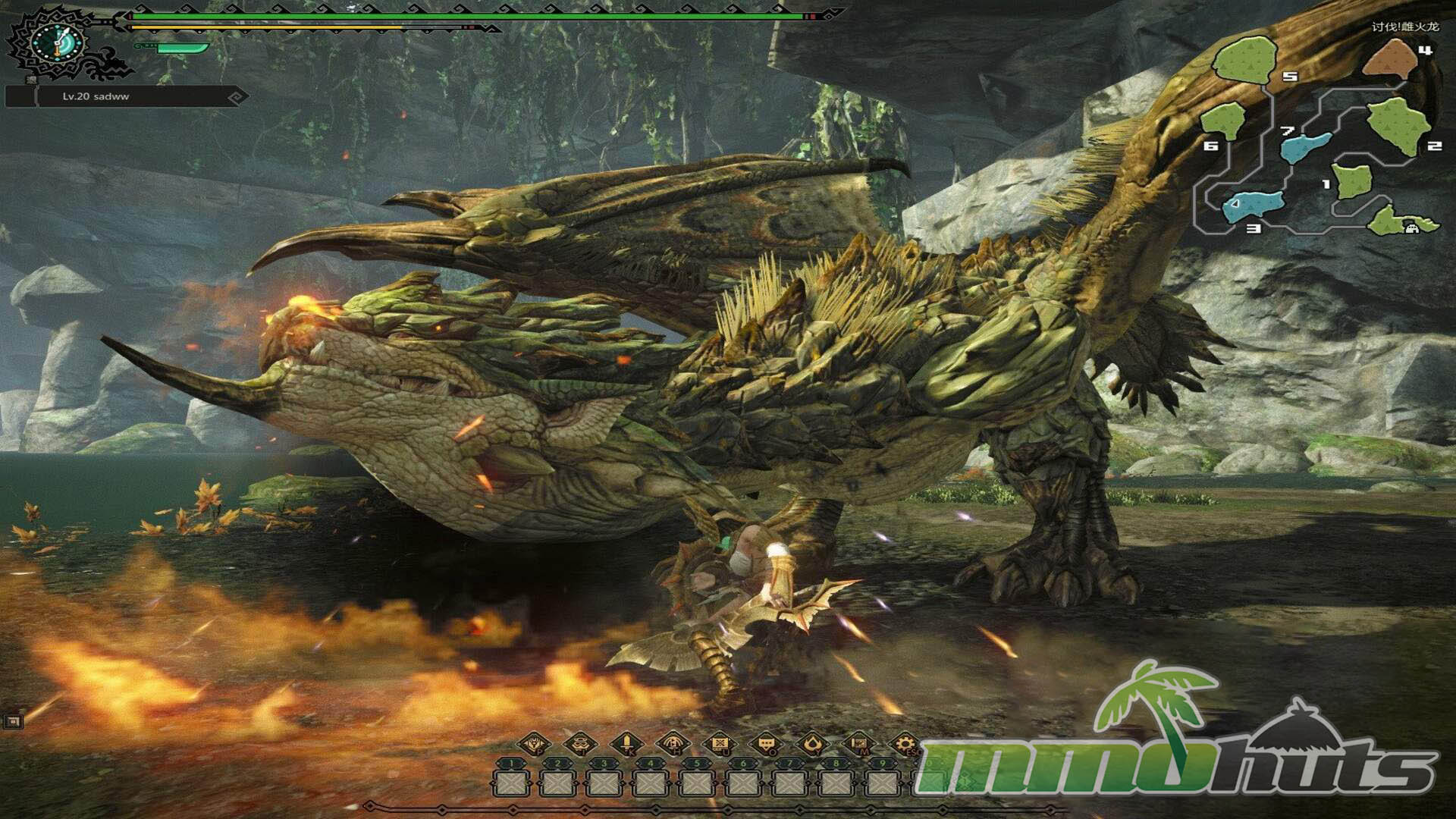Select area 2 on the minimap
1456x819 pixels.
[x=1397, y=124]
